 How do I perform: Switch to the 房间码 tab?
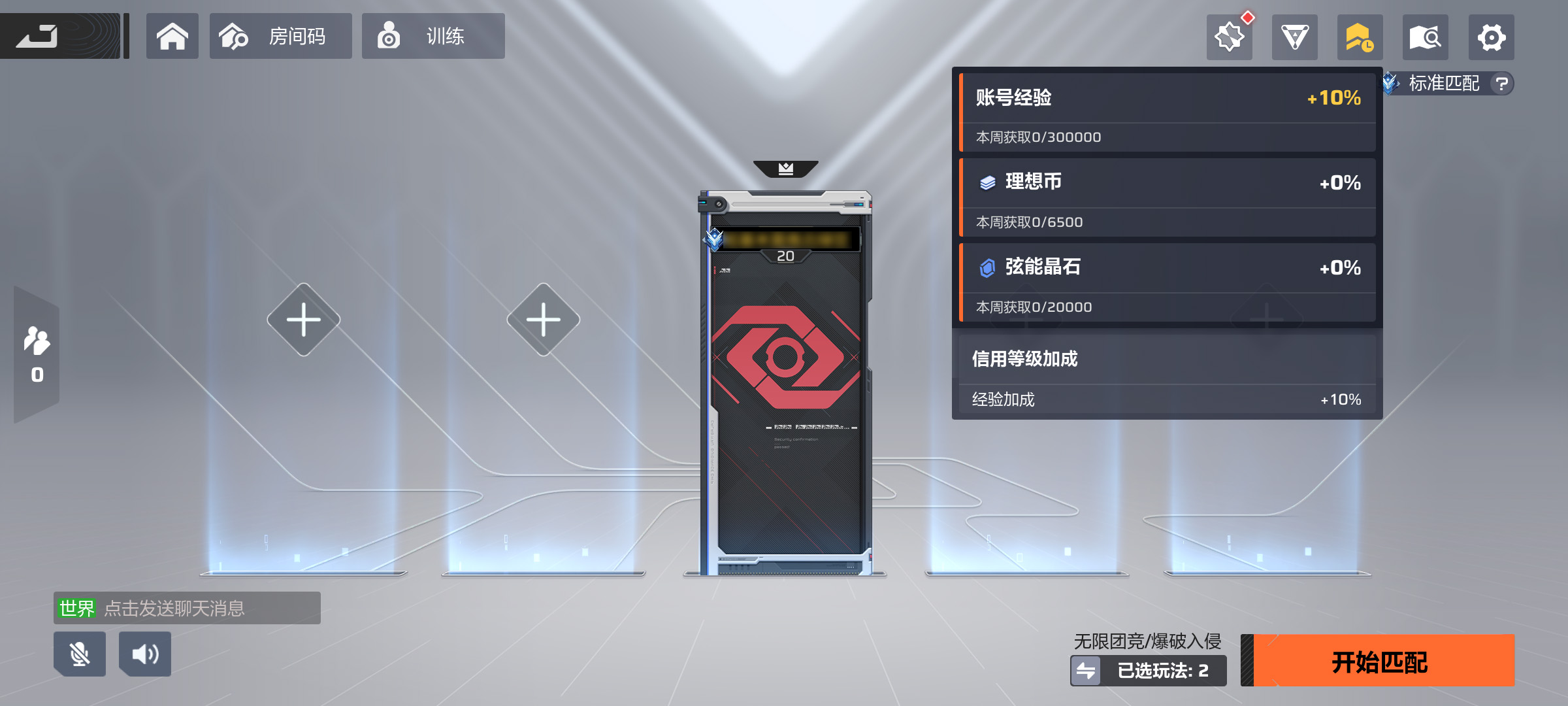(280, 36)
